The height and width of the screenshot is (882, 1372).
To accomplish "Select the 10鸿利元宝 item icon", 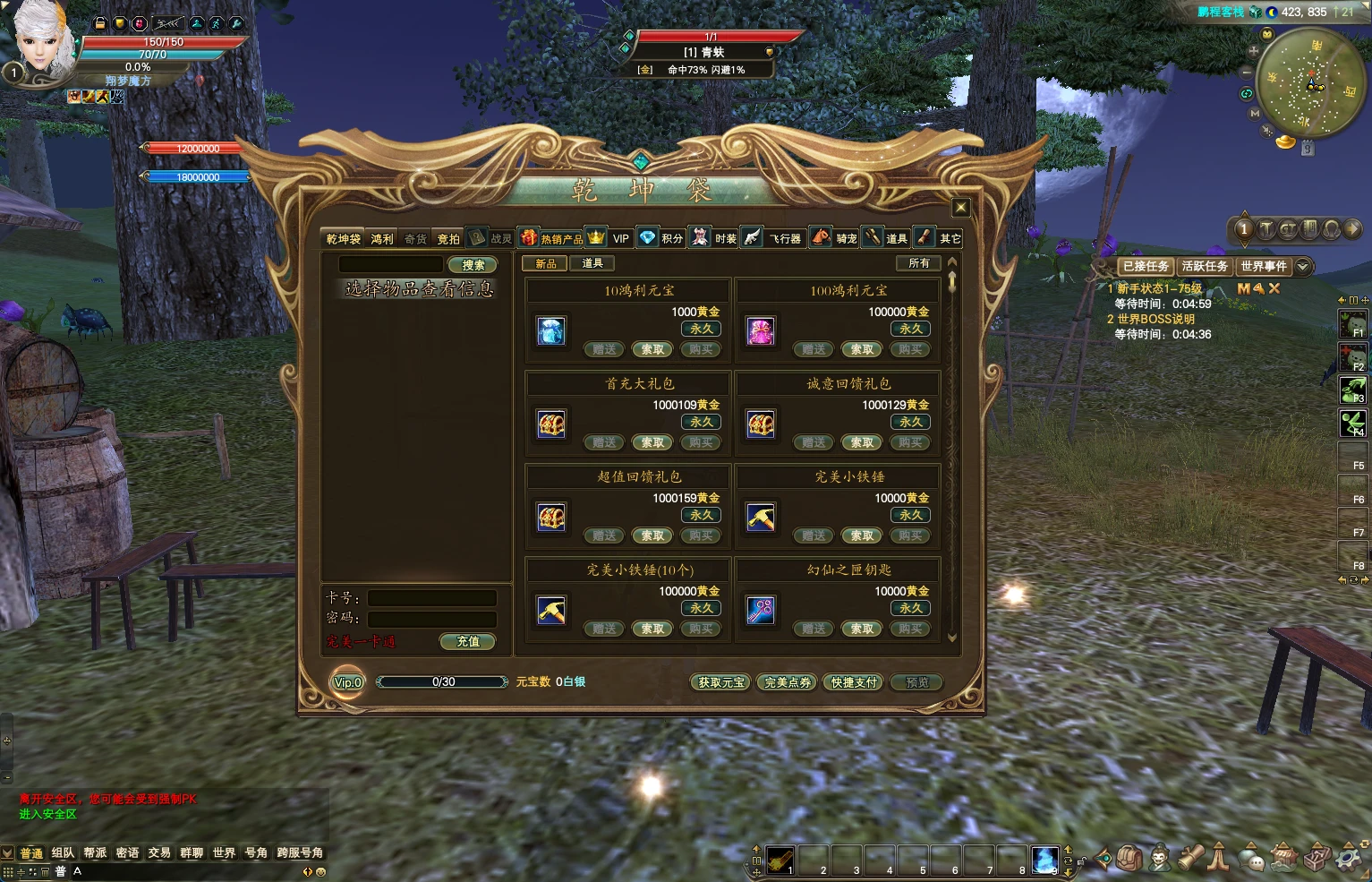I will coord(551,330).
